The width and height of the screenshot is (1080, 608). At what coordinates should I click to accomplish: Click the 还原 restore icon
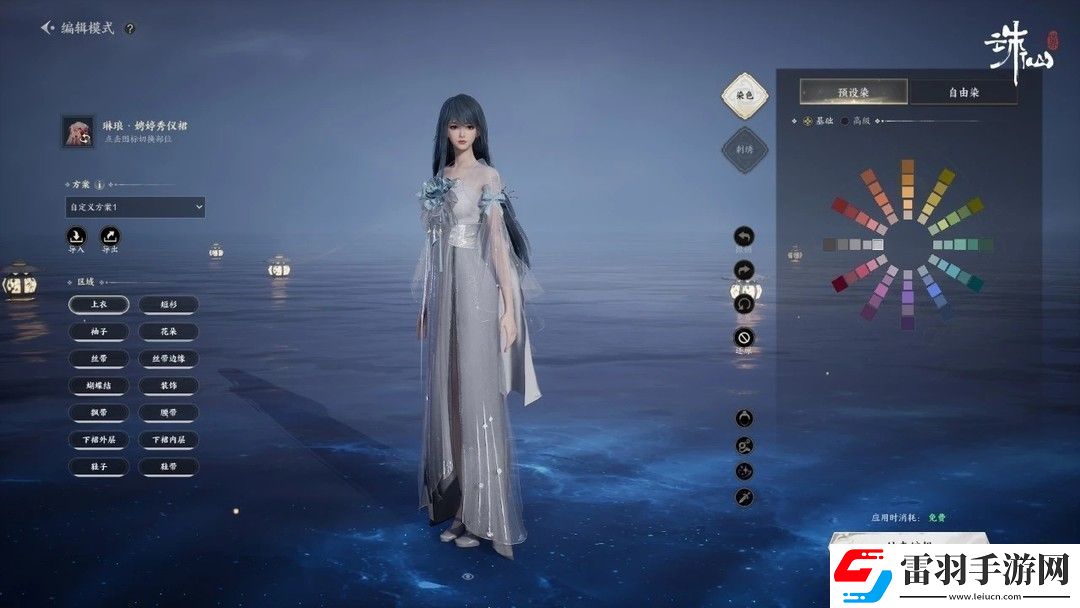(744, 337)
